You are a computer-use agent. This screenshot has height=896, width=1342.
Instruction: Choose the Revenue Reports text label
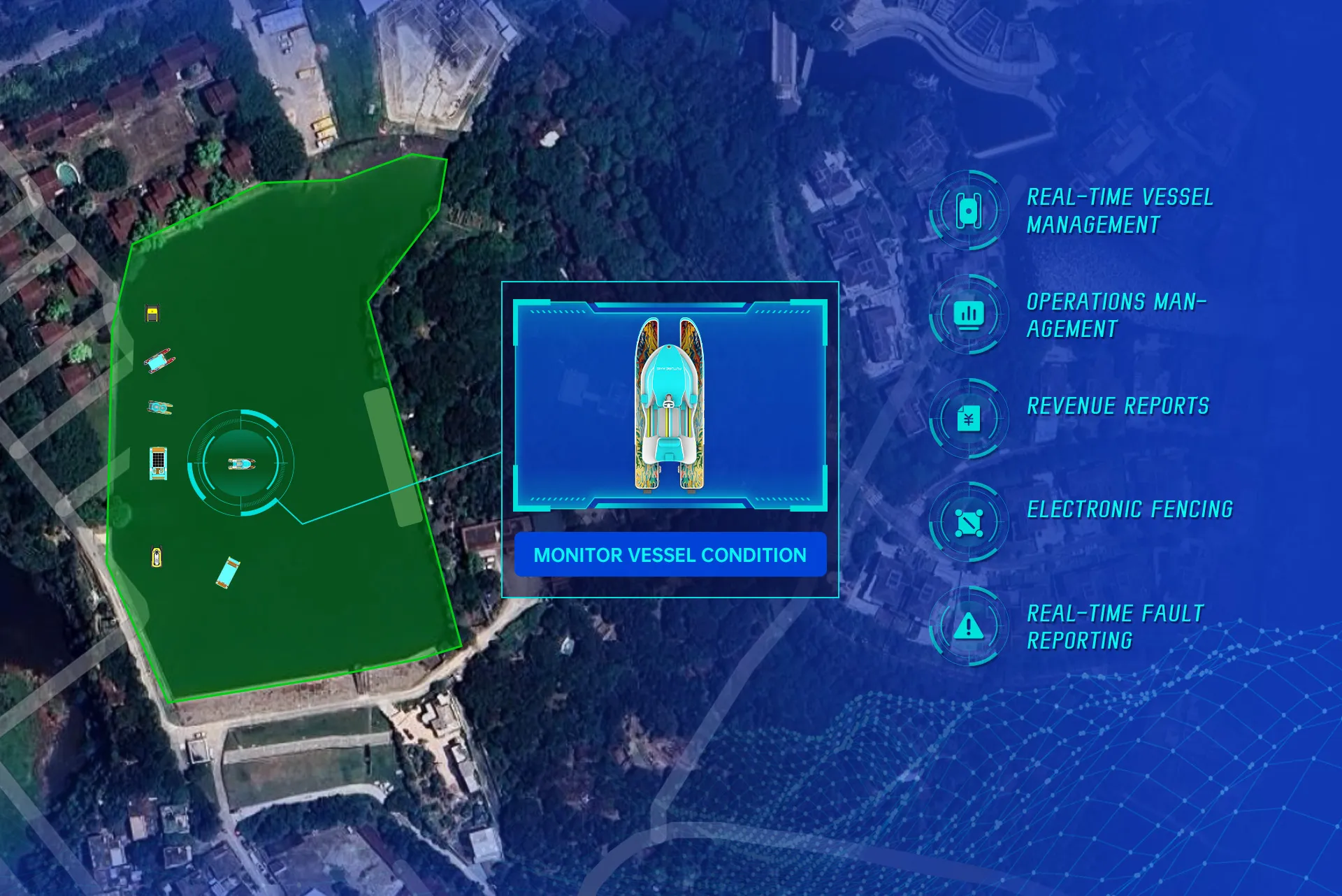point(1118,406)
